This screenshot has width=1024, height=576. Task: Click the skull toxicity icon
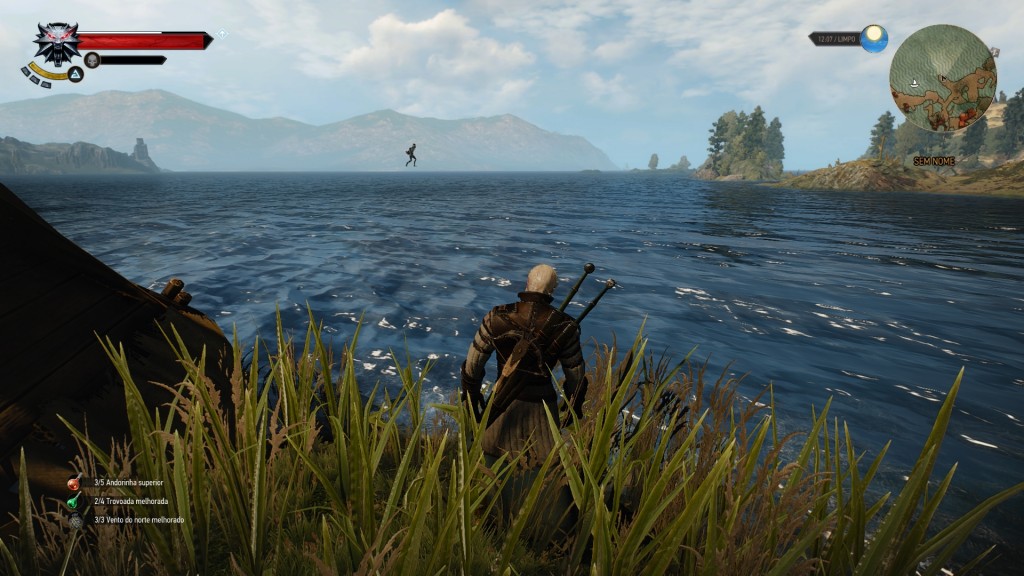coord(92,60)
